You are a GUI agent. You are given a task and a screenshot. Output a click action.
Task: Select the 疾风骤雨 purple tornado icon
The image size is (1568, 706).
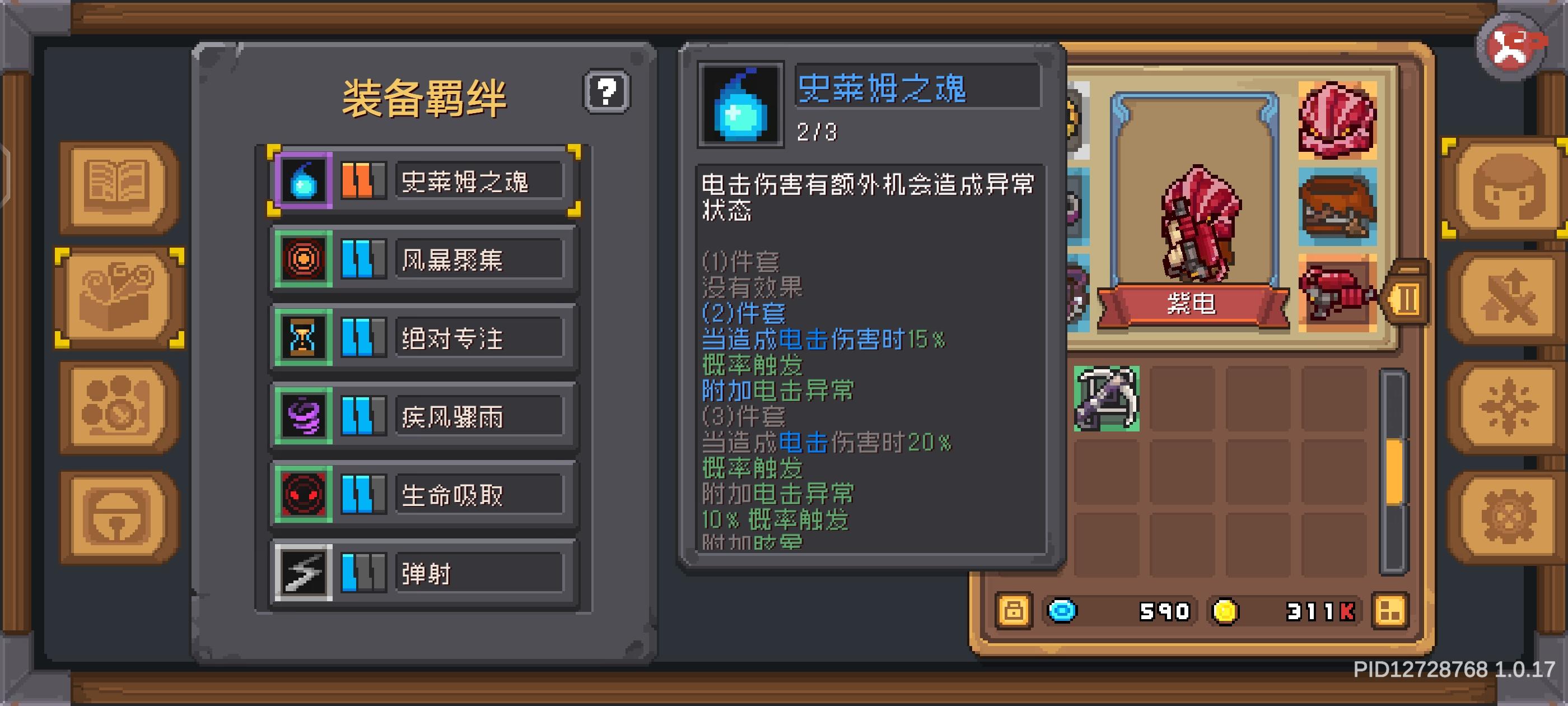(304, 417)
